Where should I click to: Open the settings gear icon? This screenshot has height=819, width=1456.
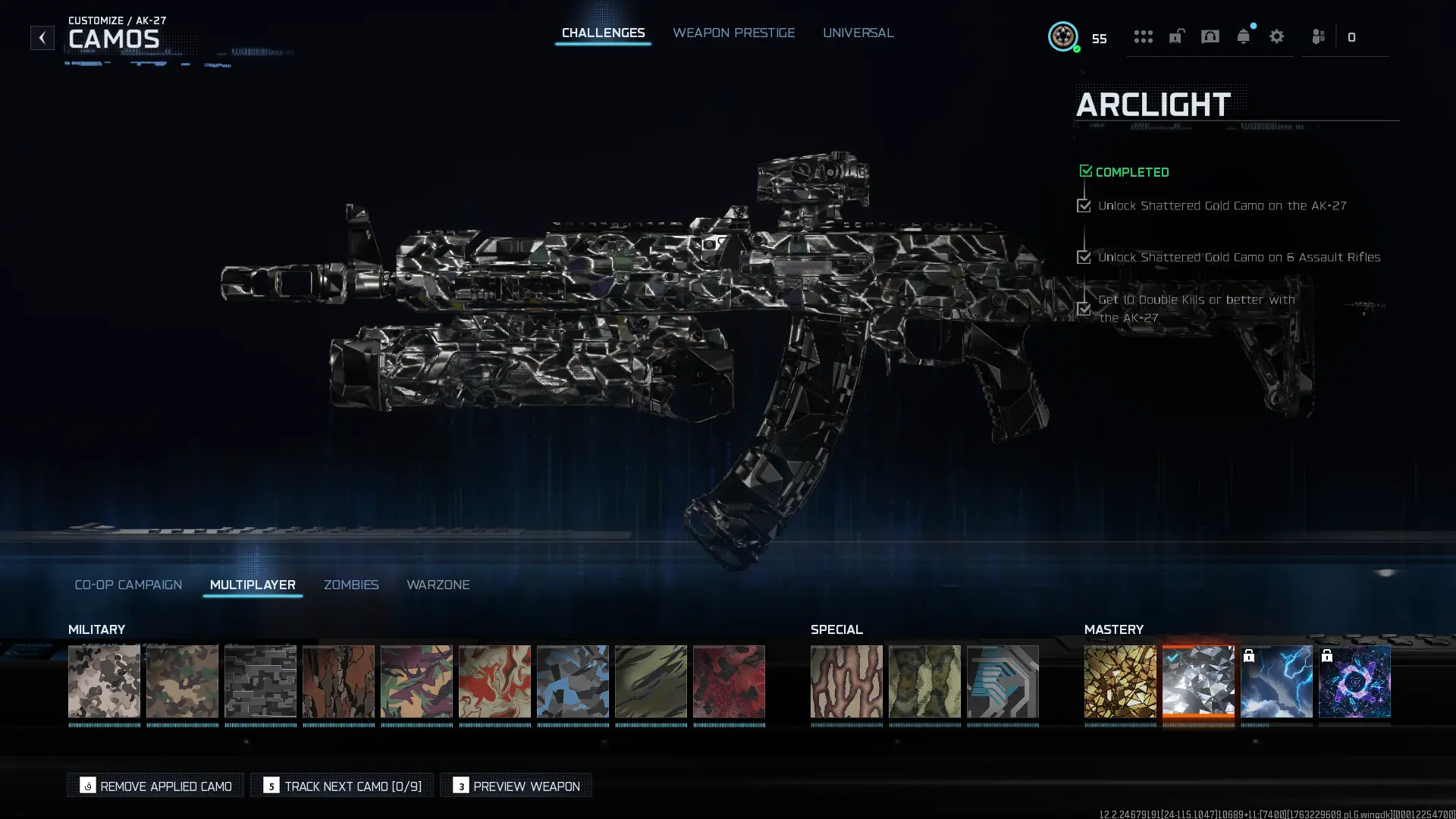1277,36
